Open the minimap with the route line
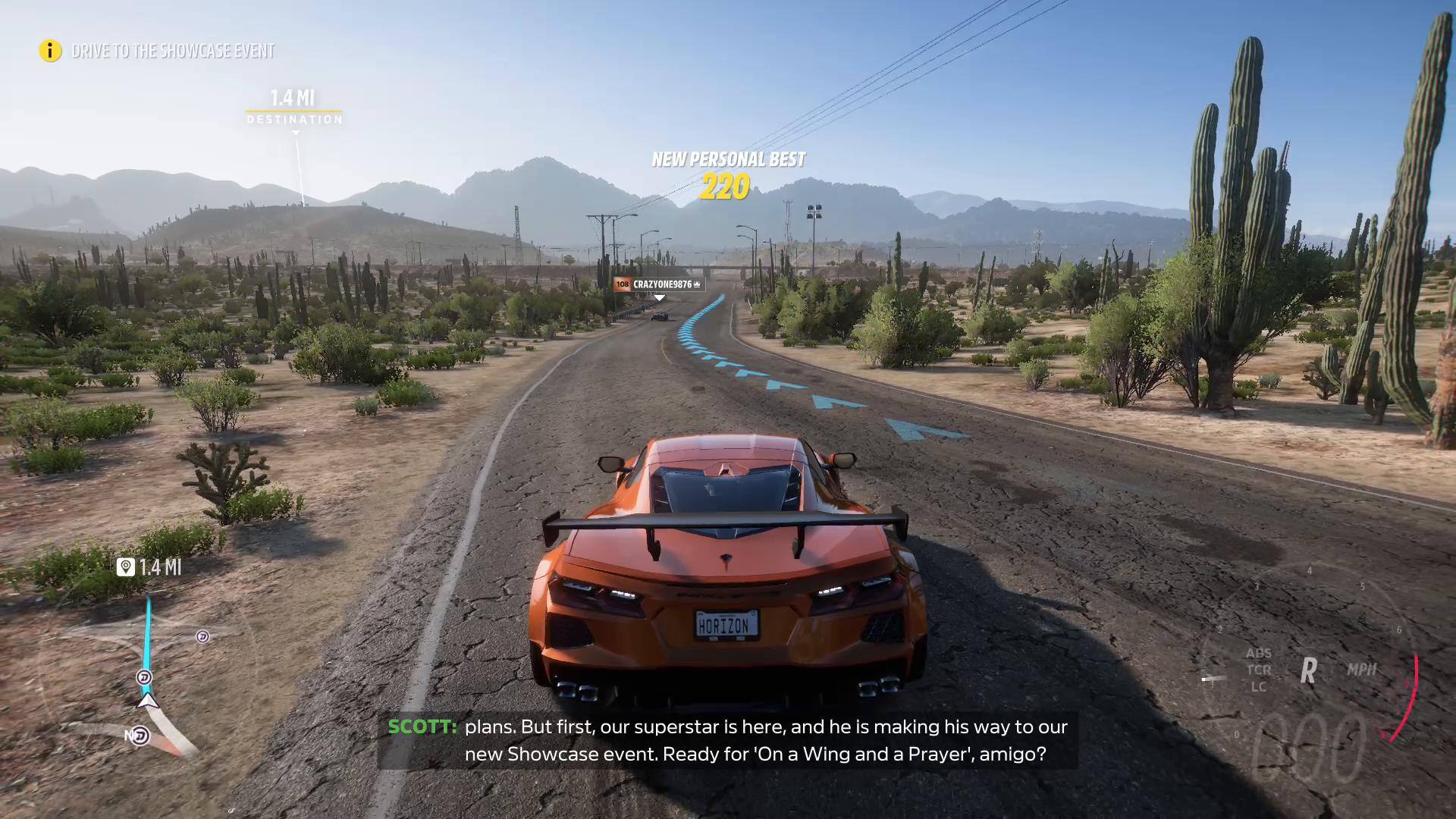 point(148,675)
